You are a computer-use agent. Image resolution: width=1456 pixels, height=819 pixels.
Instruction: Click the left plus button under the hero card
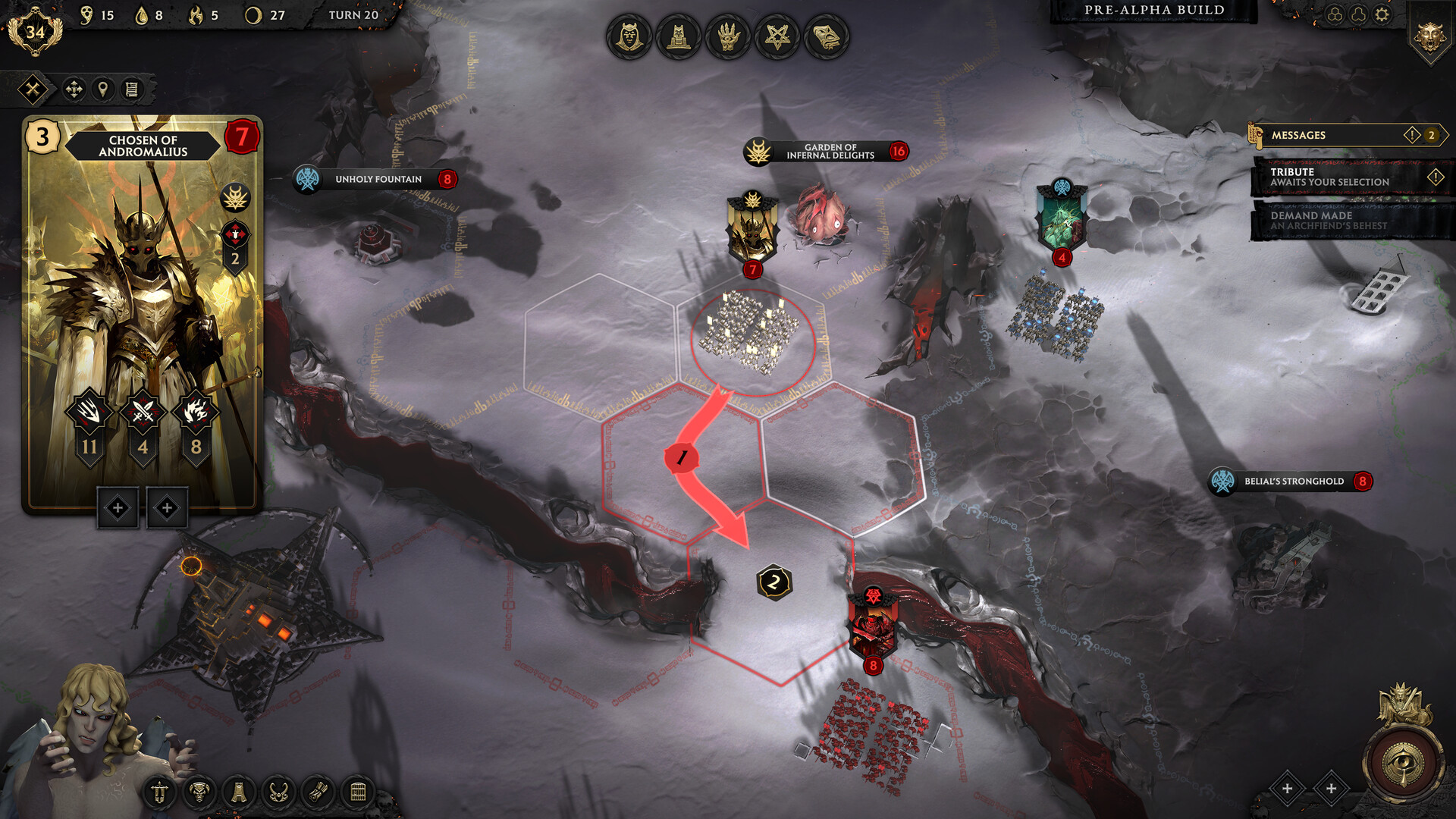pyautogui.click(x=118, y=508)
